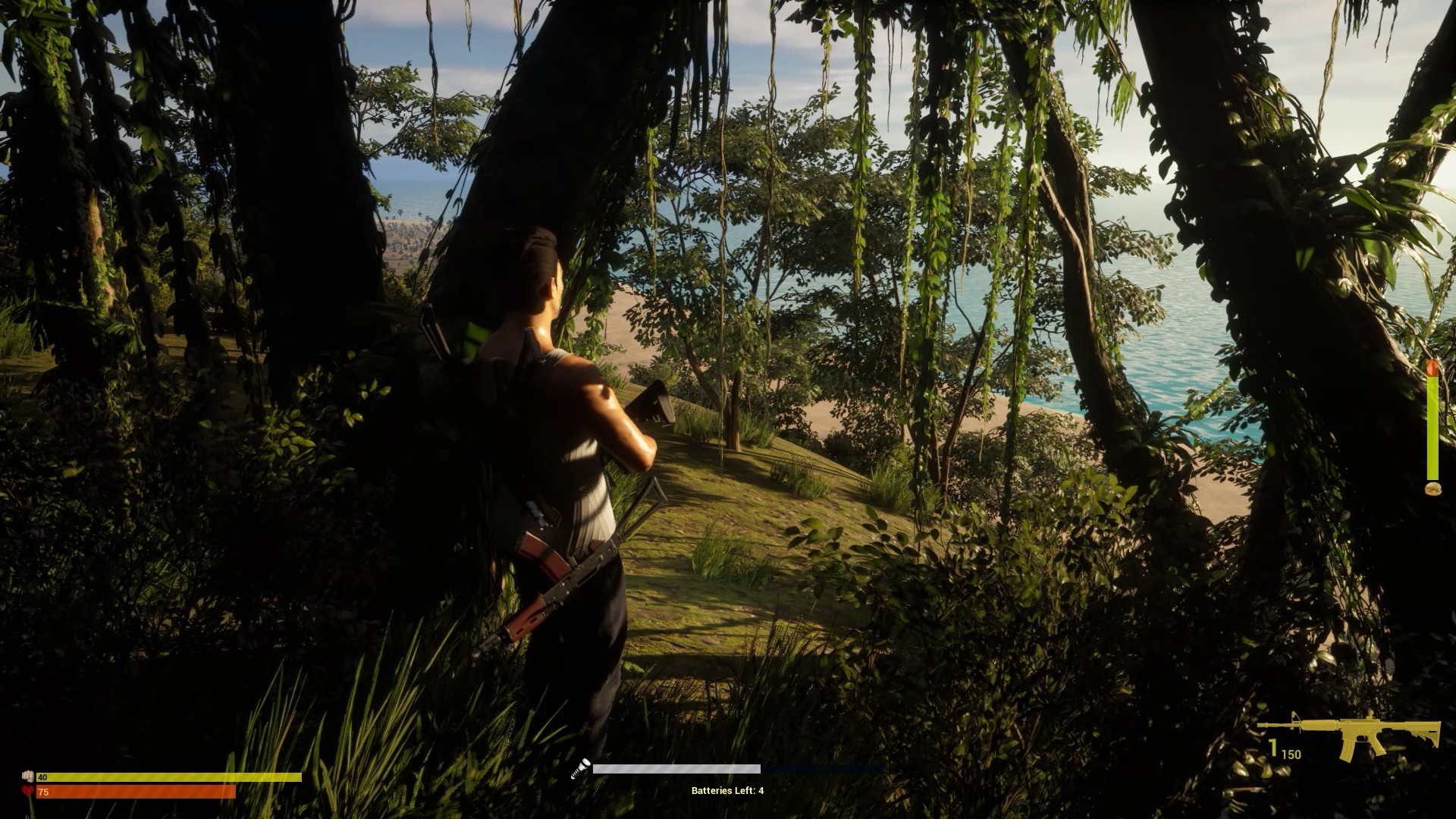Select the fist stamina icon
Image resolution: width=1456 pixels, height=819 pixels.
(29, 777)
